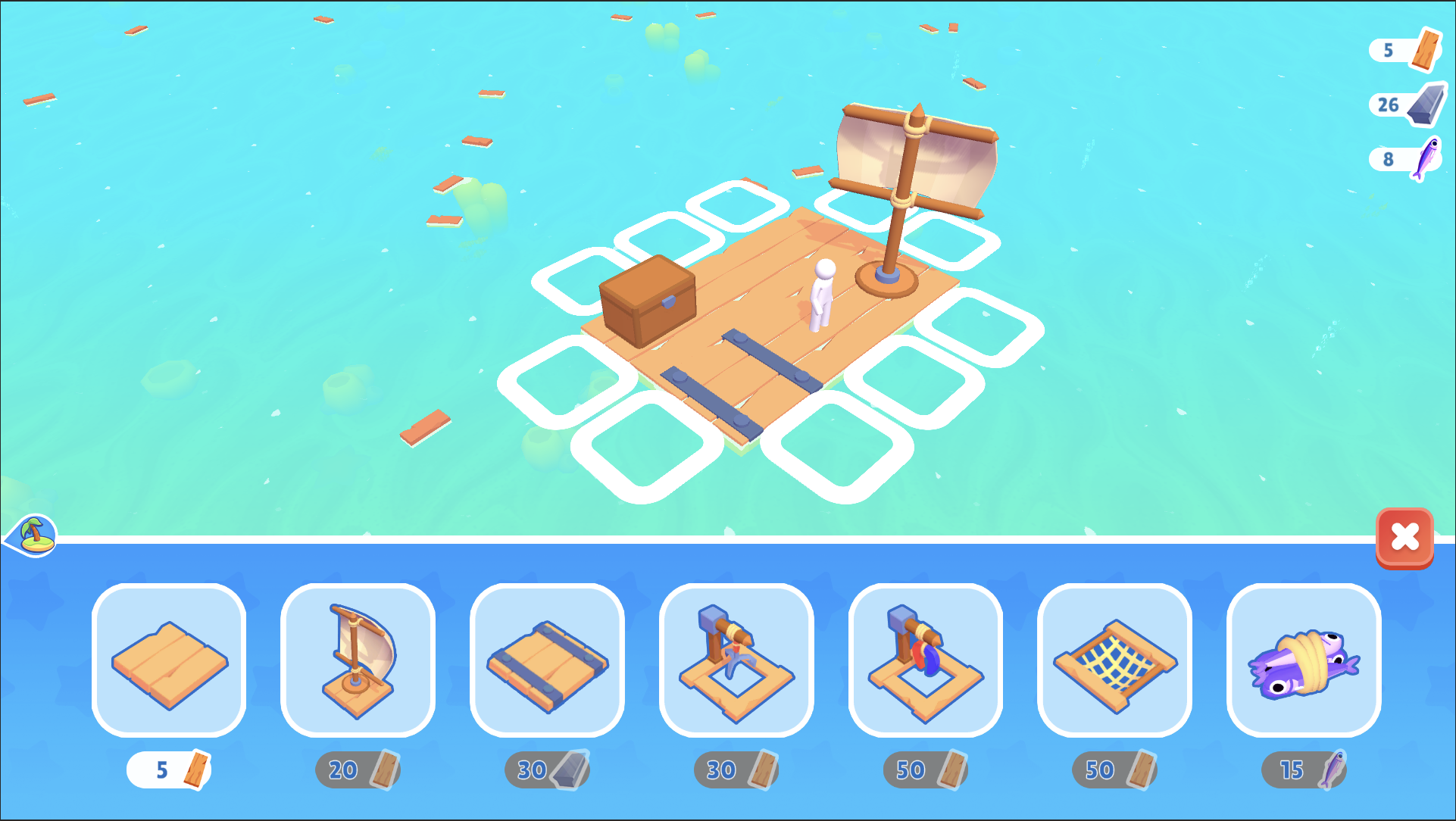This screenshot has height=821, width=1456.
Task: Click the plank cost label showing 5
Action: [168, 769]
